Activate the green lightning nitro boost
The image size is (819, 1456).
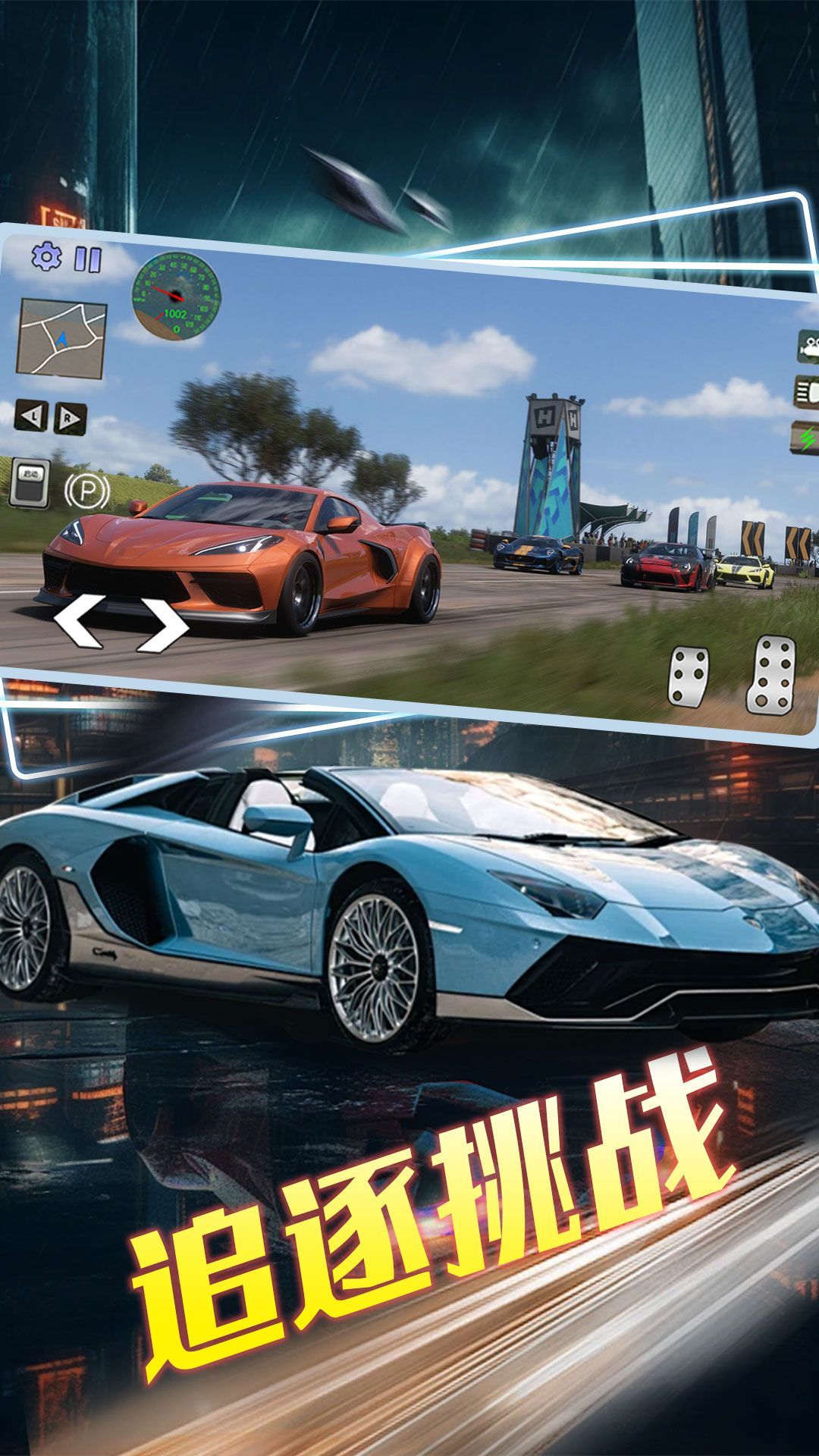click(807, 438)
